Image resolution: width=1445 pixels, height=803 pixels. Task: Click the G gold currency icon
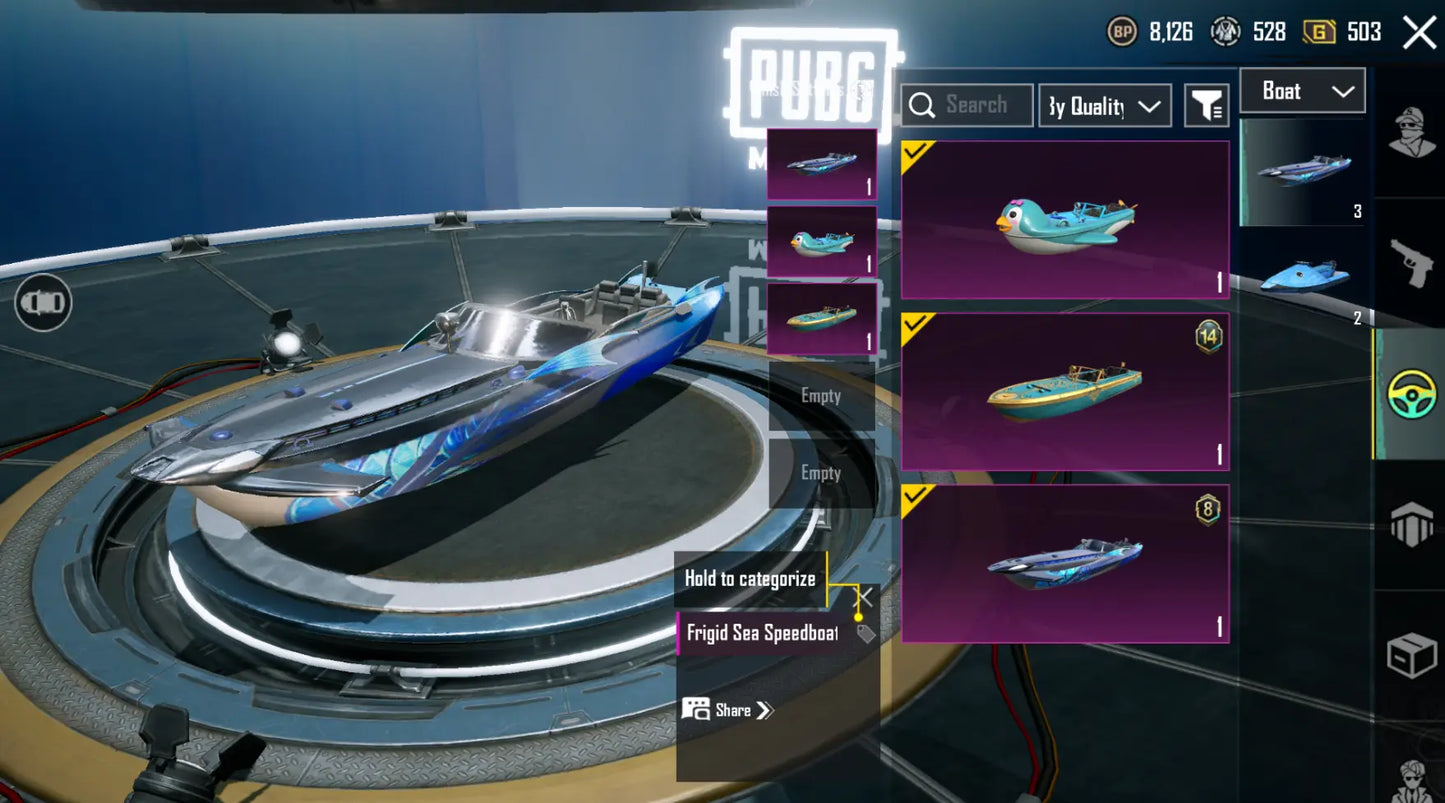tap(1319, 32)
